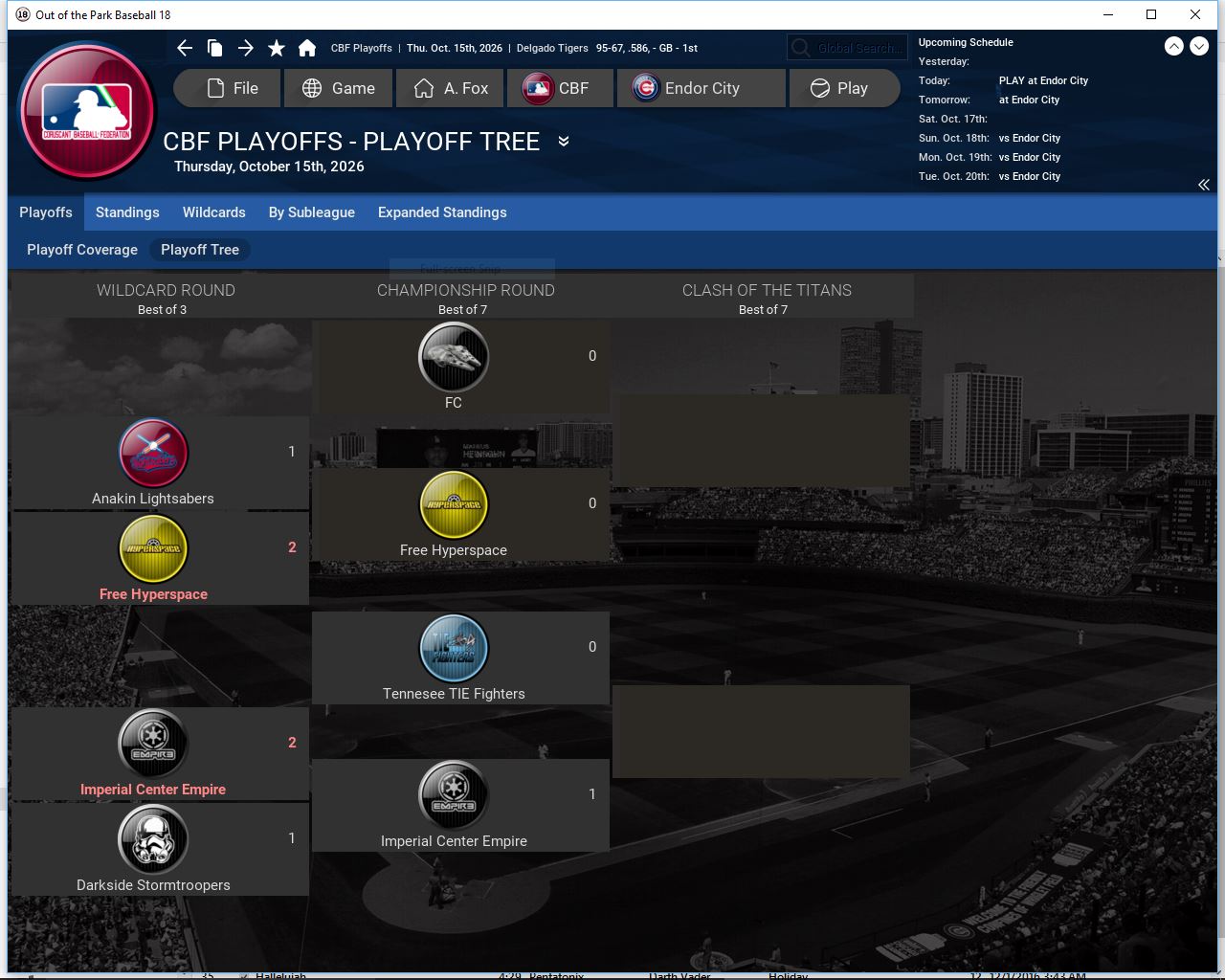Open the Play menu
The height and width of the screenshot is (980, 1225).
(842, 88)
